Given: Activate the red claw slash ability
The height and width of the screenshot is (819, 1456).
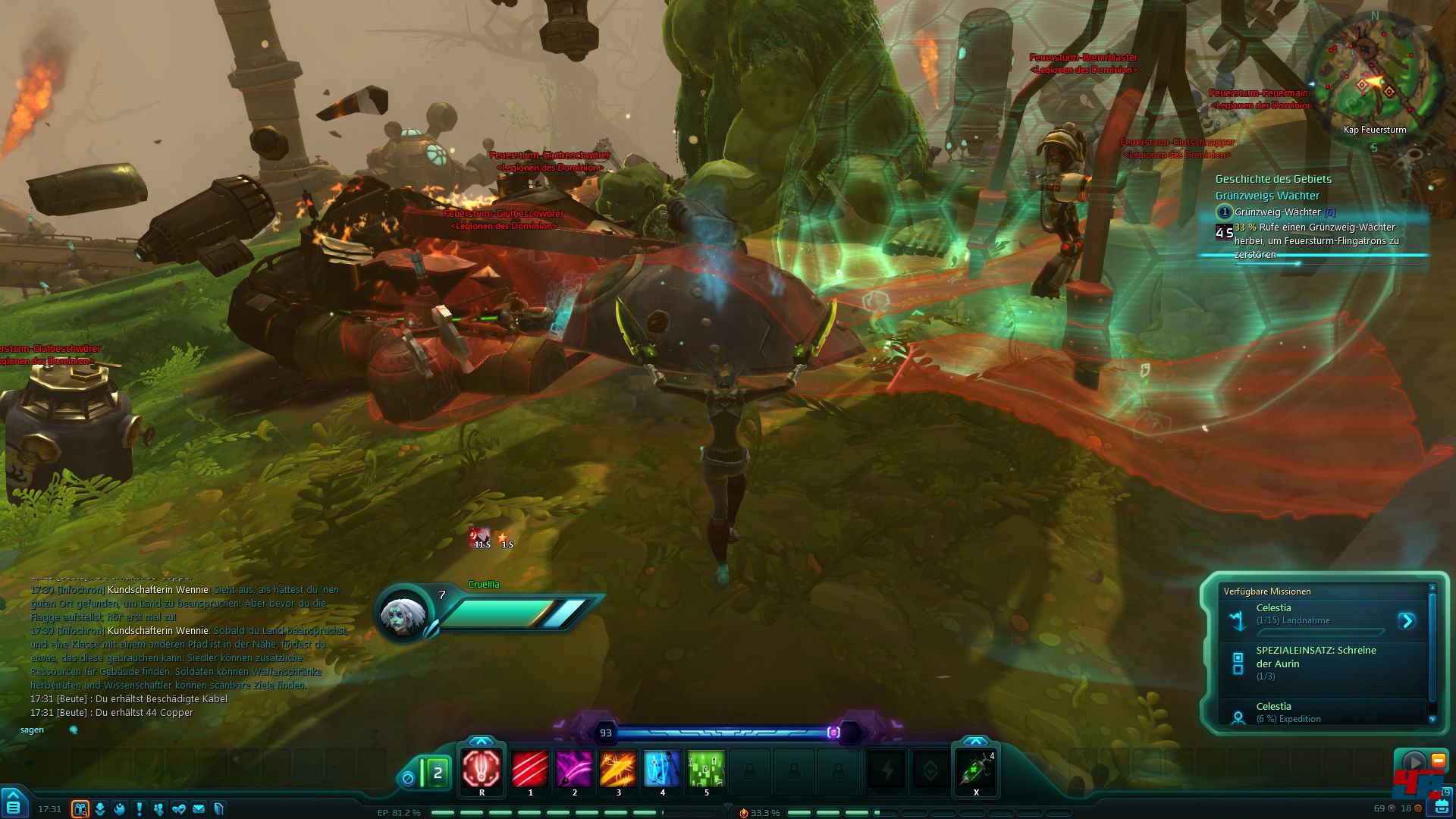Looking at the screenshot, I should pos(530,769).
